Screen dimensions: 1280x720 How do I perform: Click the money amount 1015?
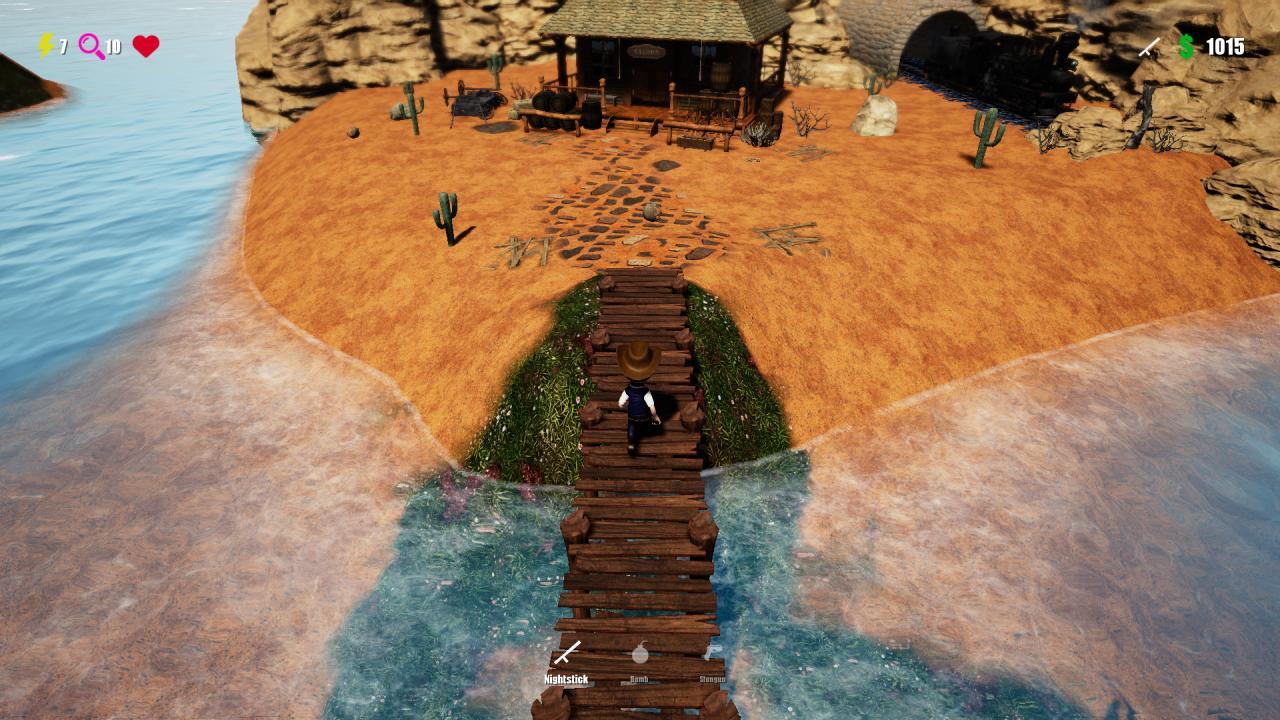tap(1225, 46)
